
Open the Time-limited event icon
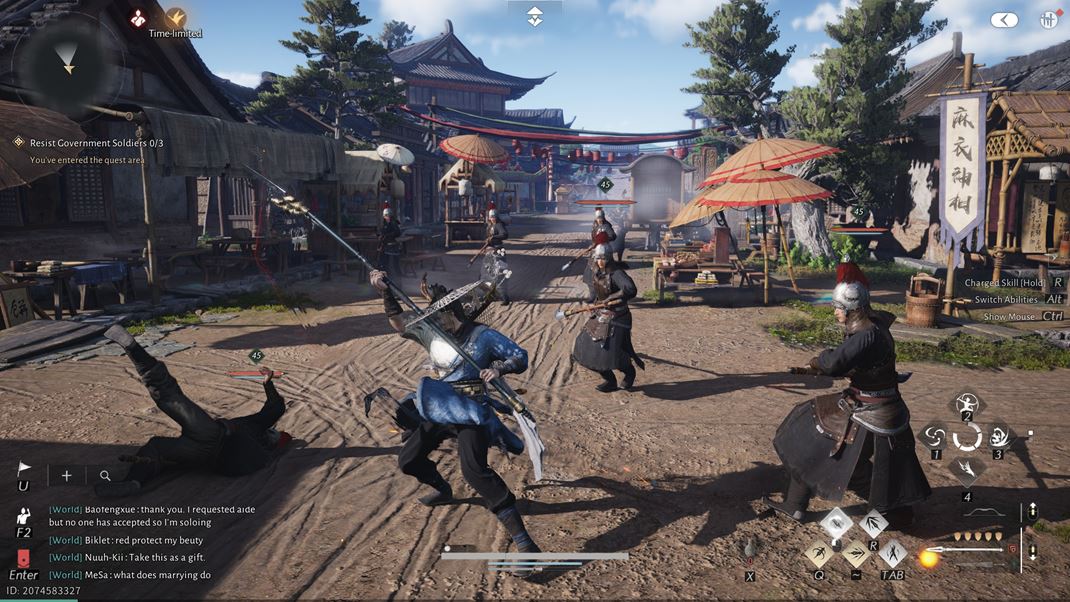(176, 17)
